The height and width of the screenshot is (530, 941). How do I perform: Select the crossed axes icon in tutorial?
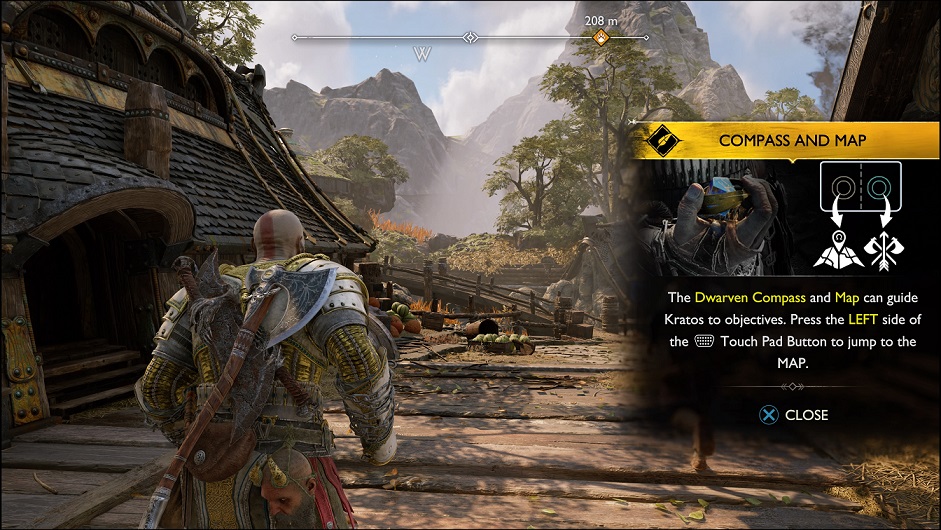point(884,249)
